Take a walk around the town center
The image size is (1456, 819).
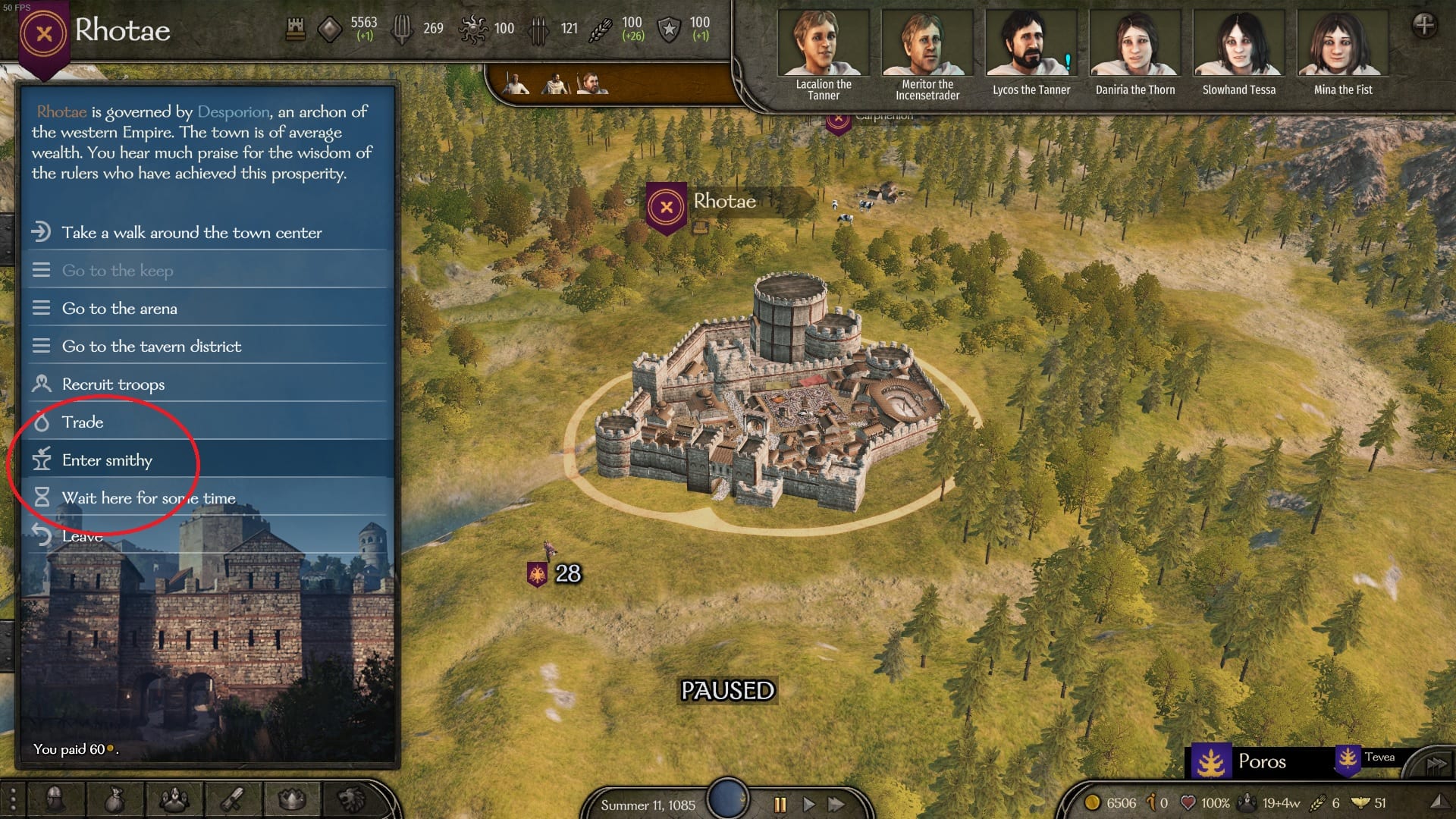click(x=191, y=233)
